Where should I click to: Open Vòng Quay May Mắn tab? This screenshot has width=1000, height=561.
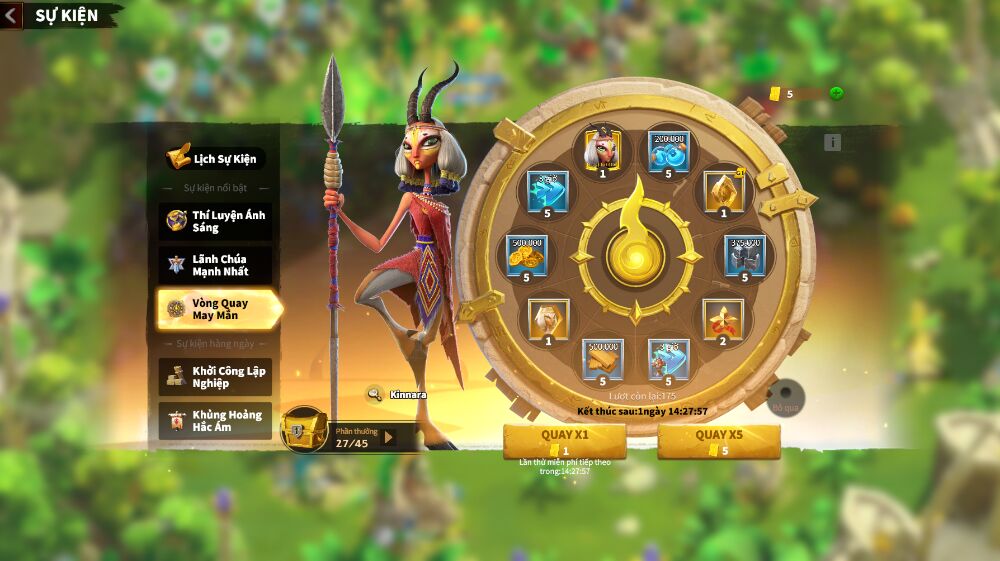tap(217, 309)
